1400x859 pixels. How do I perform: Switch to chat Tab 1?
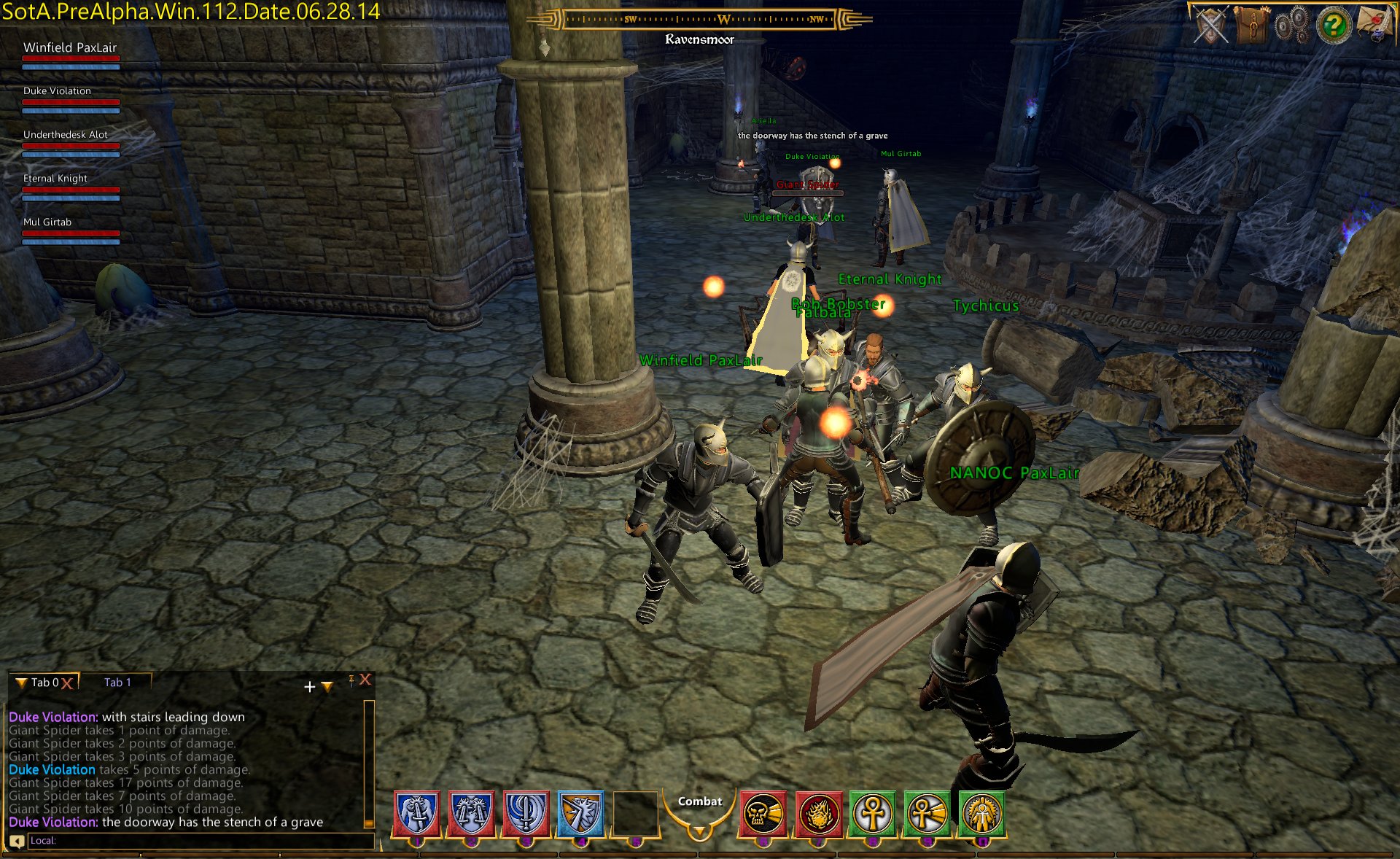(x=117, y=683)
